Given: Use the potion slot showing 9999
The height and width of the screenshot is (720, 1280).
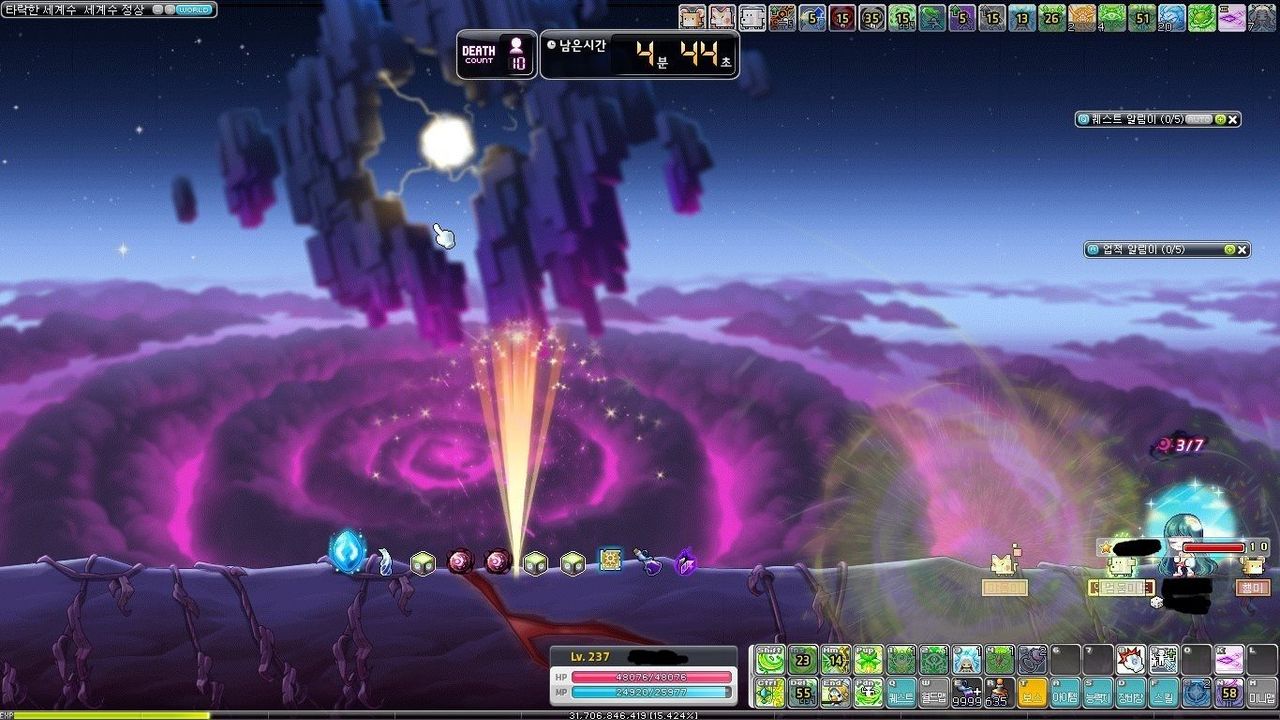Looking at the screenshot, I should click(x=967, y=693).
